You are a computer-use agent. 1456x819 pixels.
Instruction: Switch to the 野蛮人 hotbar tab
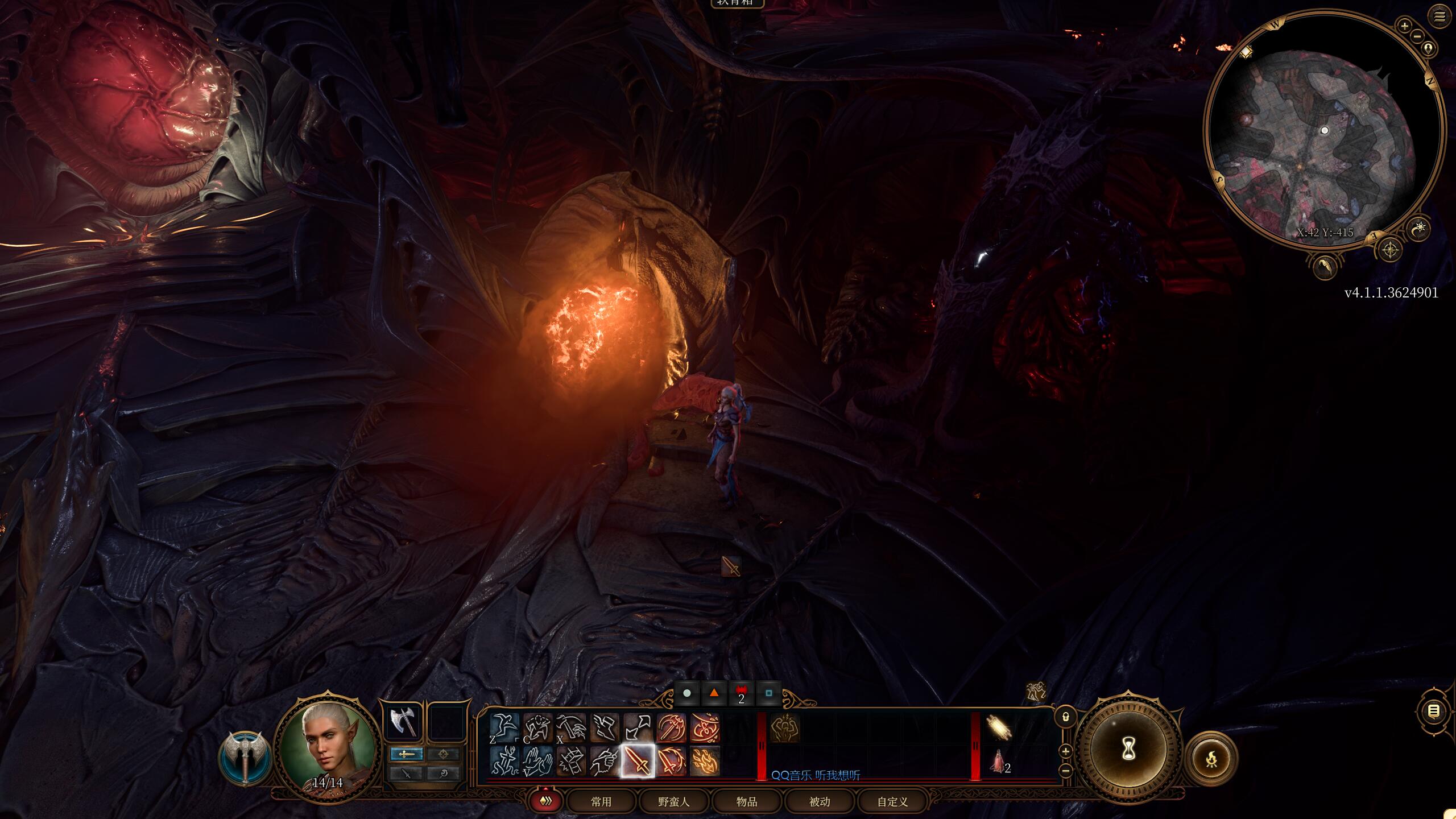coord(674,803)
